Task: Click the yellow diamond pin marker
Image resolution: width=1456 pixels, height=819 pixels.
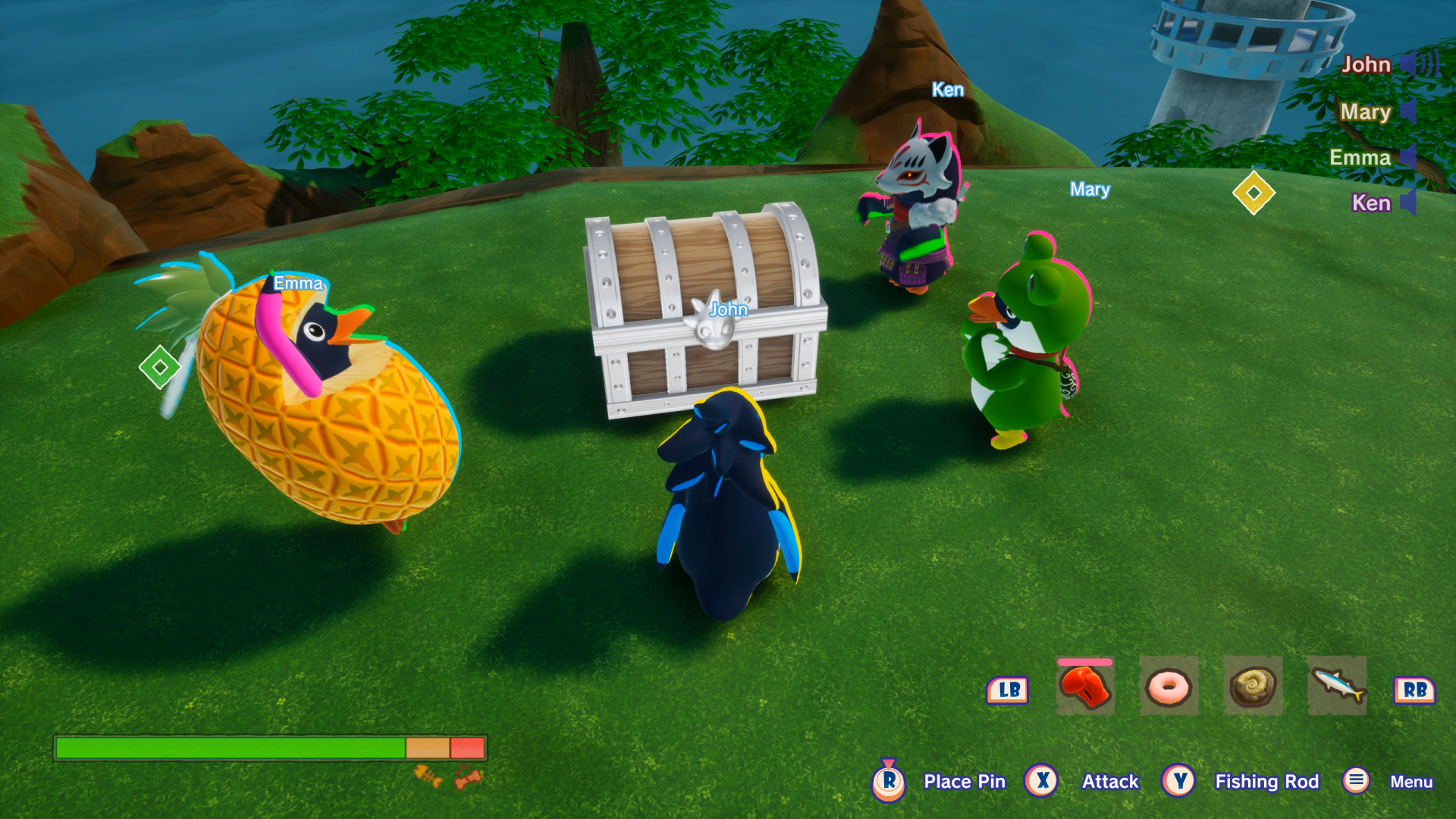Action: (1254, 192)
